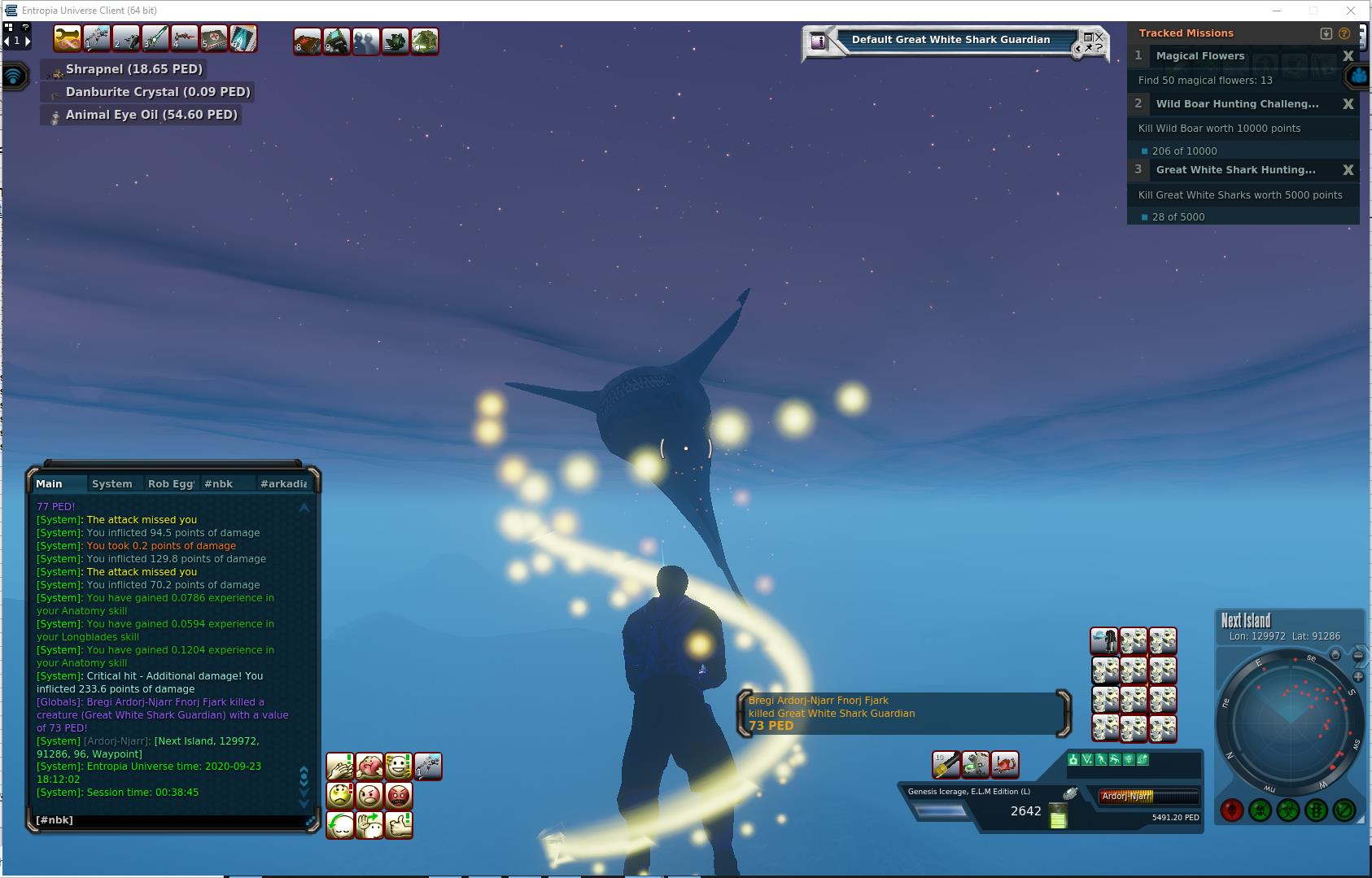Click the red skull icon under radar
The image size is (1372, 878).
(x=1231, y=810)
